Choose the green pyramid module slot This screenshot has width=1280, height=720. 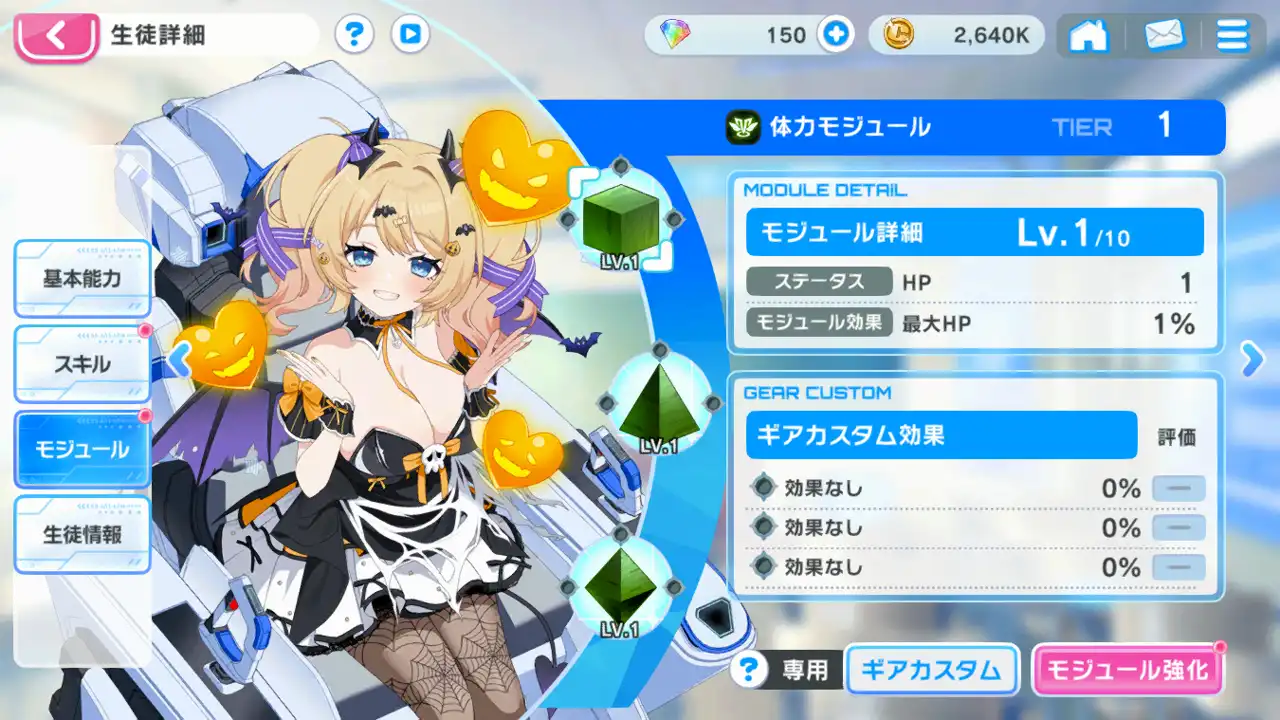click(x=658, y=403)
